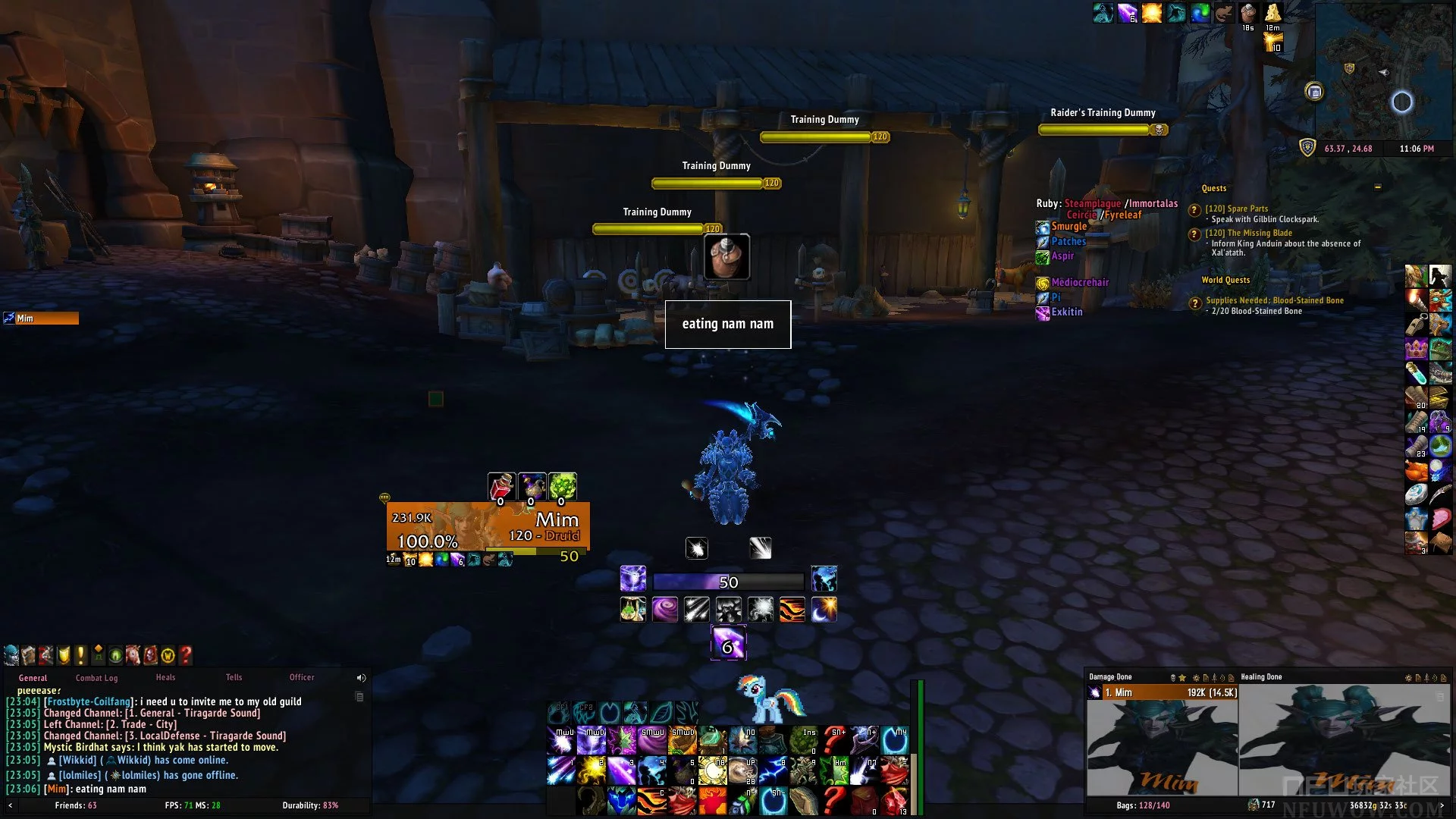Select the Tells chat tab

(x=234, y=677)
